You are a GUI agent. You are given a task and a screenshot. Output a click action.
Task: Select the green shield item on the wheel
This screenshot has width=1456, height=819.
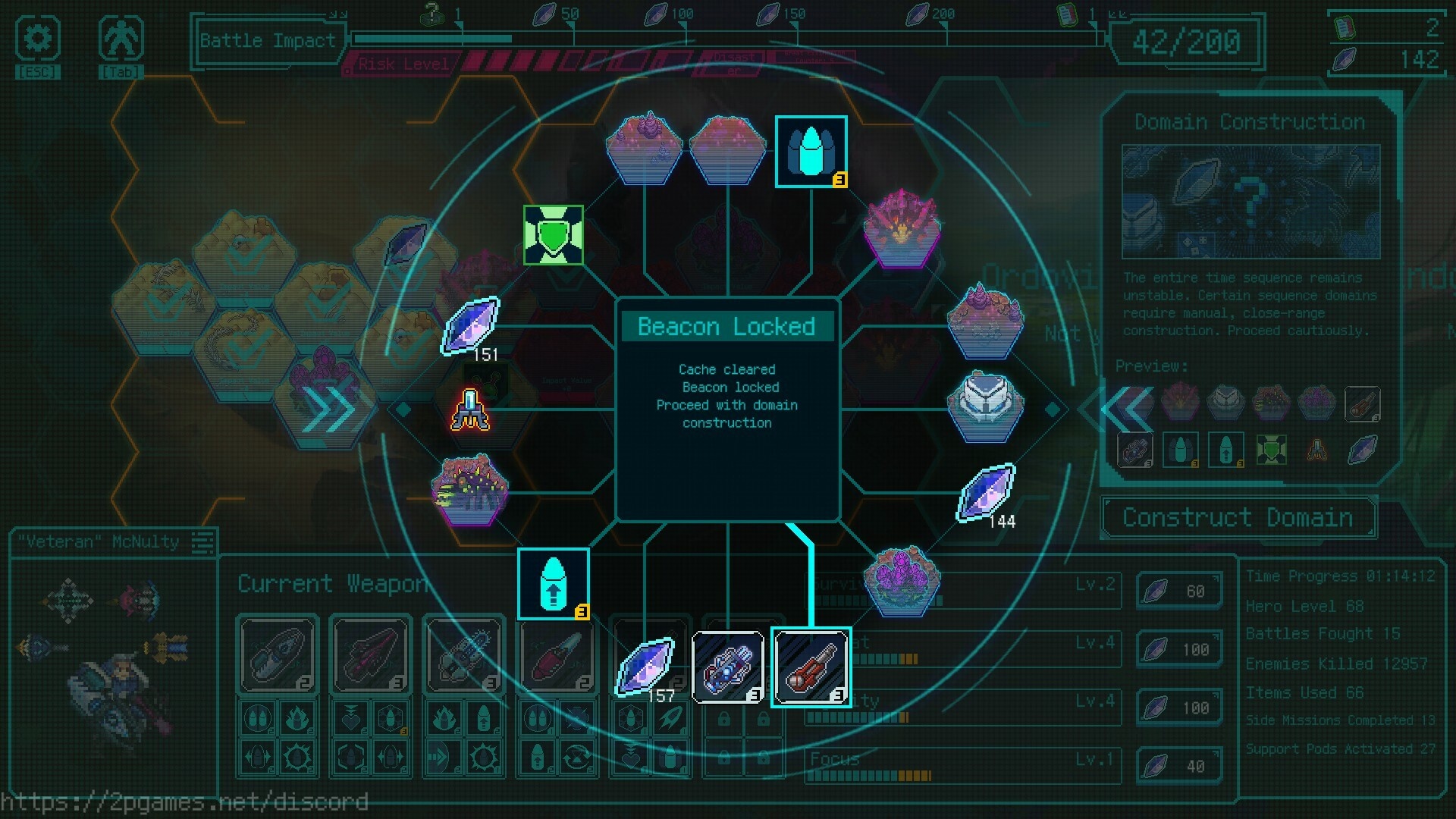(x=554, y=235)
